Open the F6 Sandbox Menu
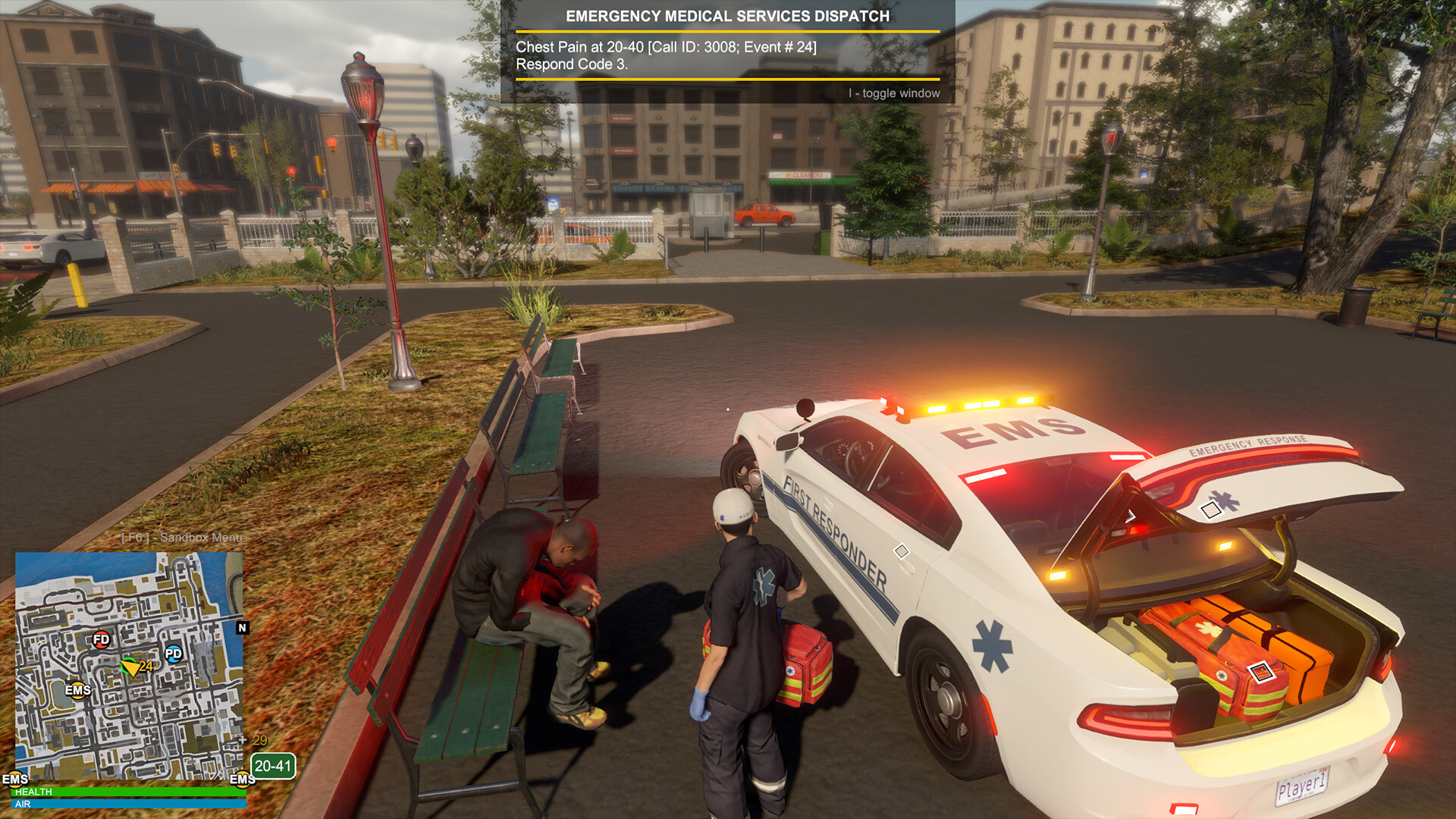 180,538
